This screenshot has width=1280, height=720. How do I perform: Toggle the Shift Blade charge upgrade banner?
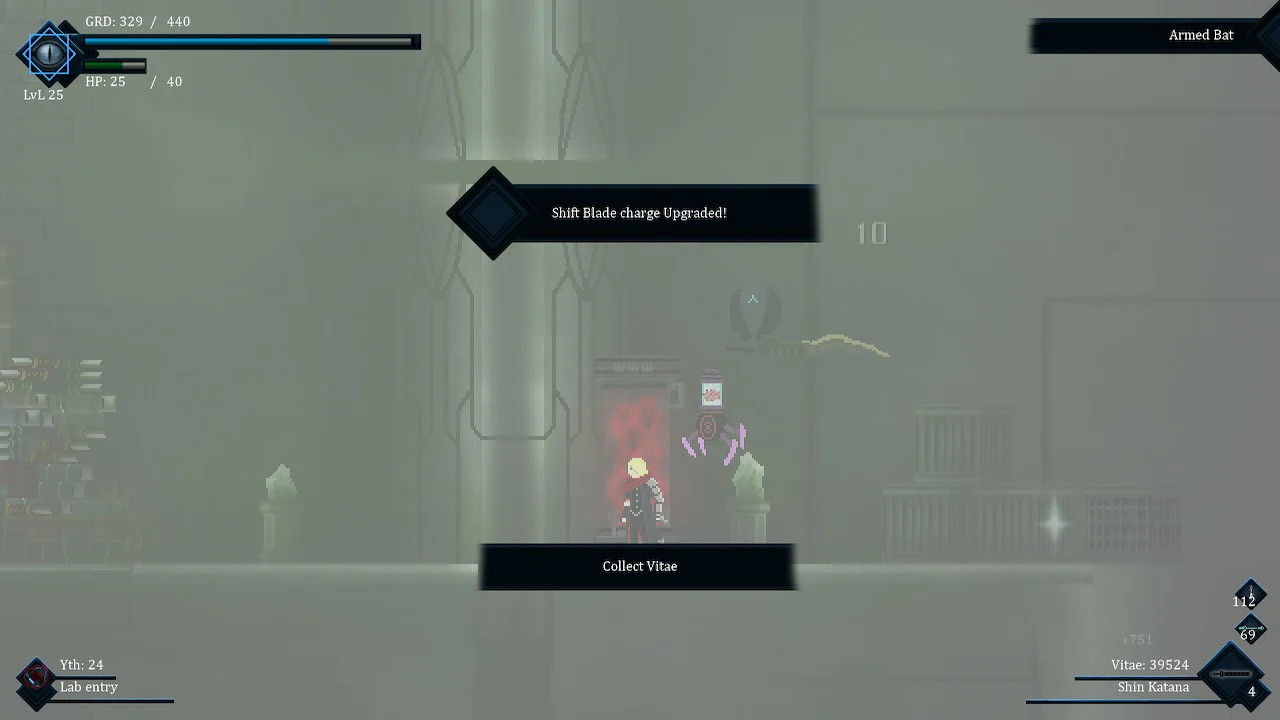click(x=640, y=213)
